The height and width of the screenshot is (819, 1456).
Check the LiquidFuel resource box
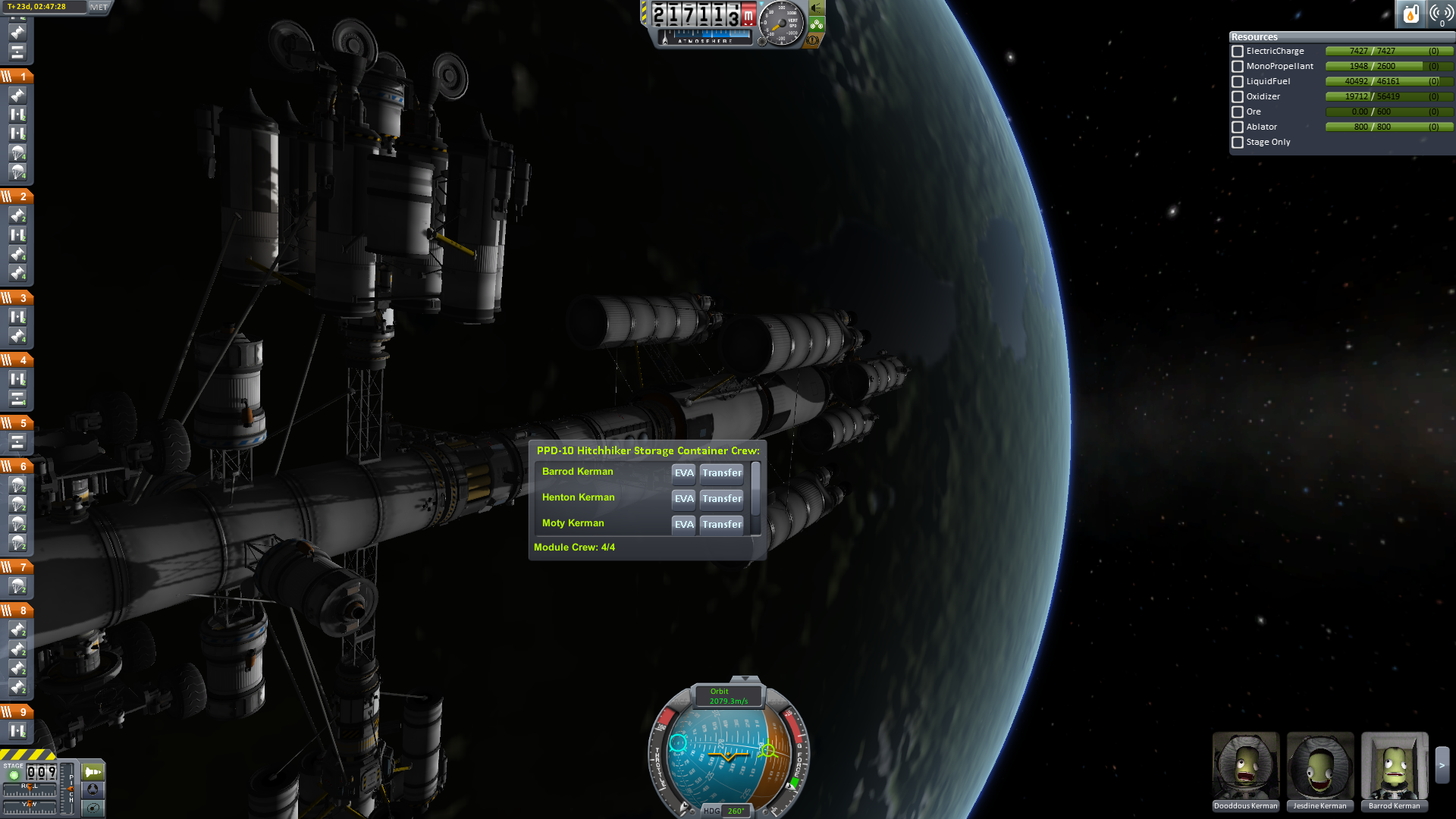tap(1238, 82)
